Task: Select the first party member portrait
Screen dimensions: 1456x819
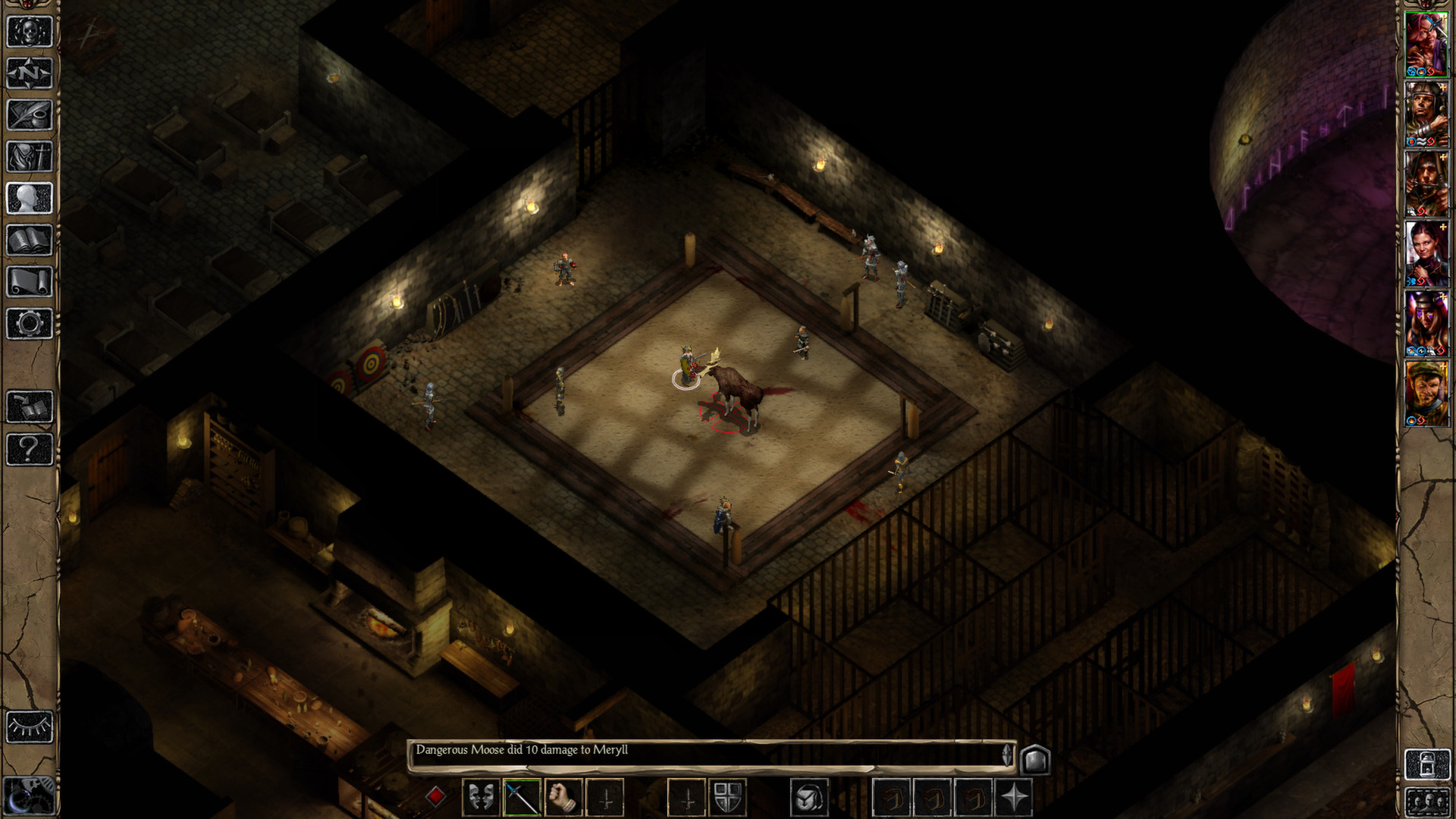Action: click(x=1426, y=44)
